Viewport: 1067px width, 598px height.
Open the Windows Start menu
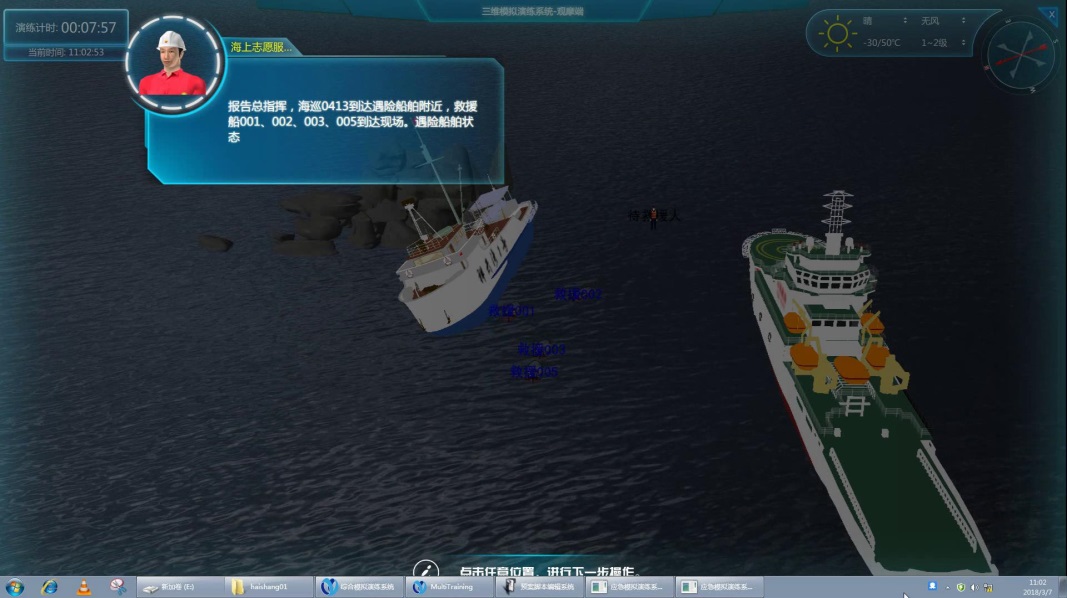[15, 587]
